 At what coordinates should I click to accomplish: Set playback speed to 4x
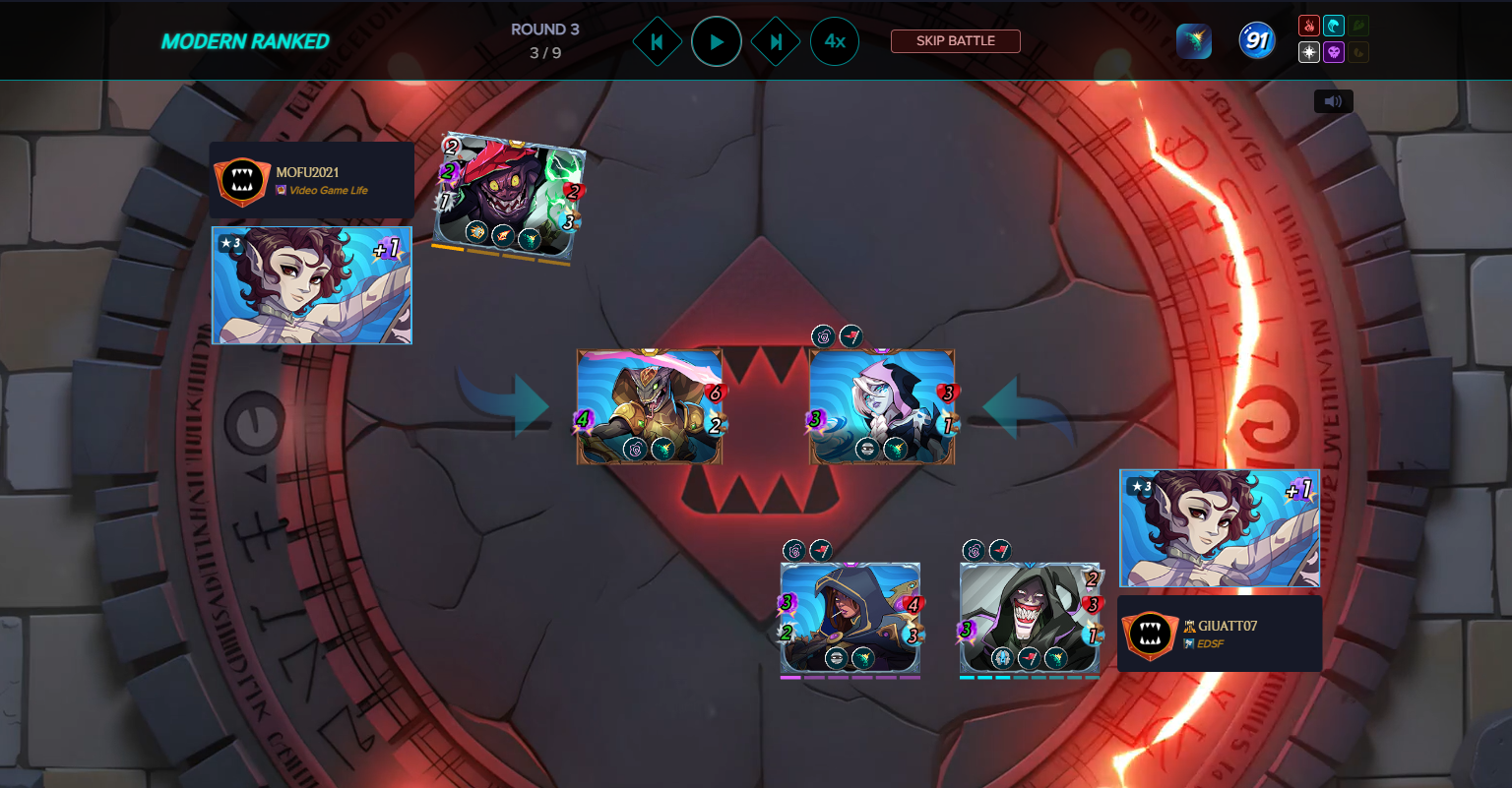click(x=835, y=41)
